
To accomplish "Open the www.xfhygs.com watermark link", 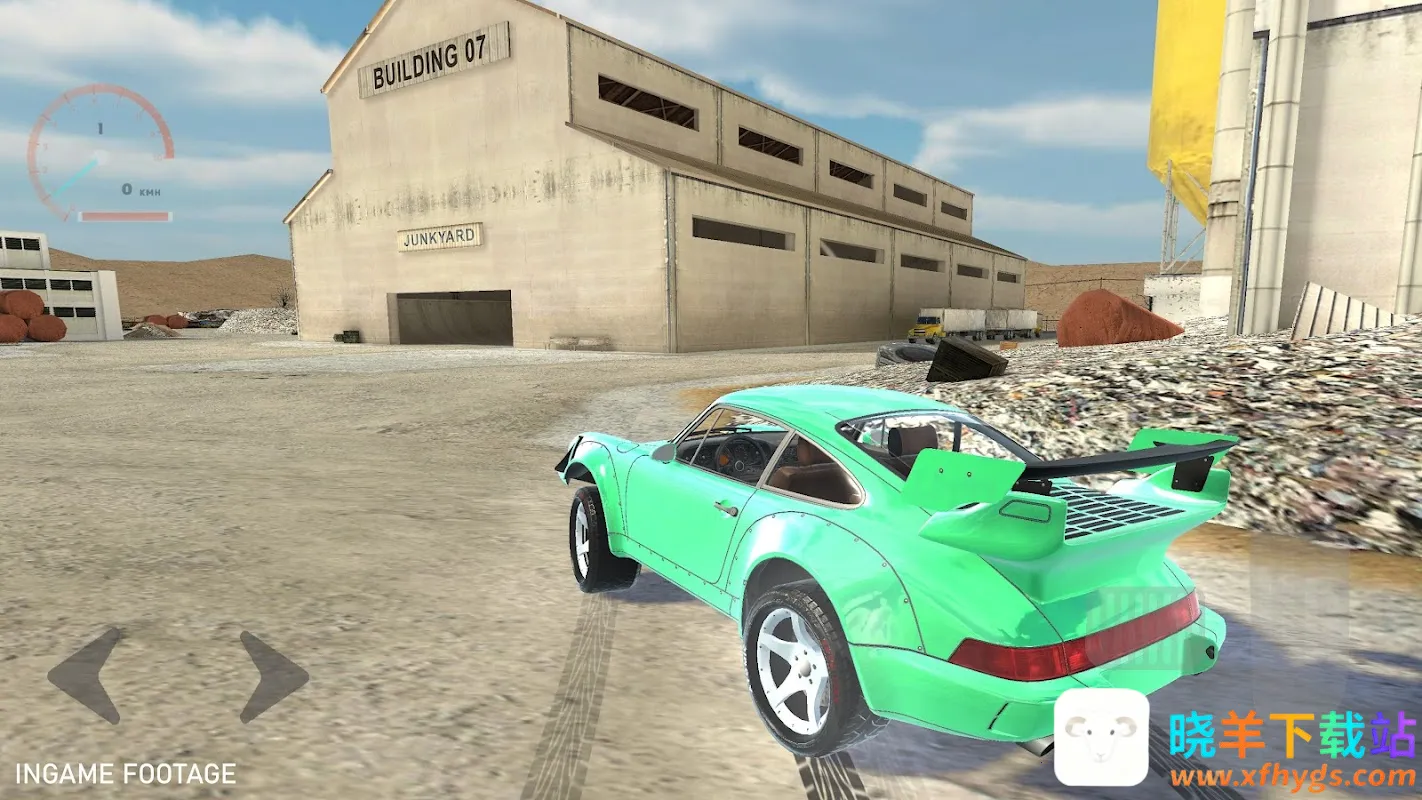I will pyautogui.click(x=1293, y=776).
